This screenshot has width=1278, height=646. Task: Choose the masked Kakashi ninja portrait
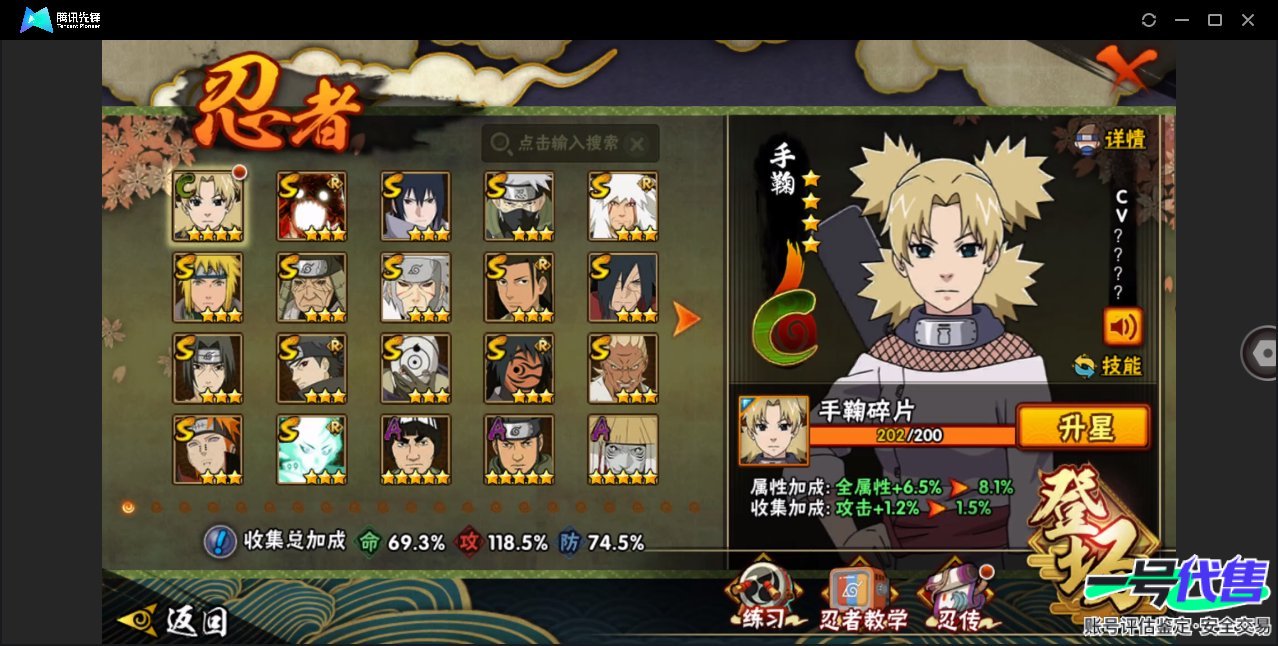[x=519, y=206]
